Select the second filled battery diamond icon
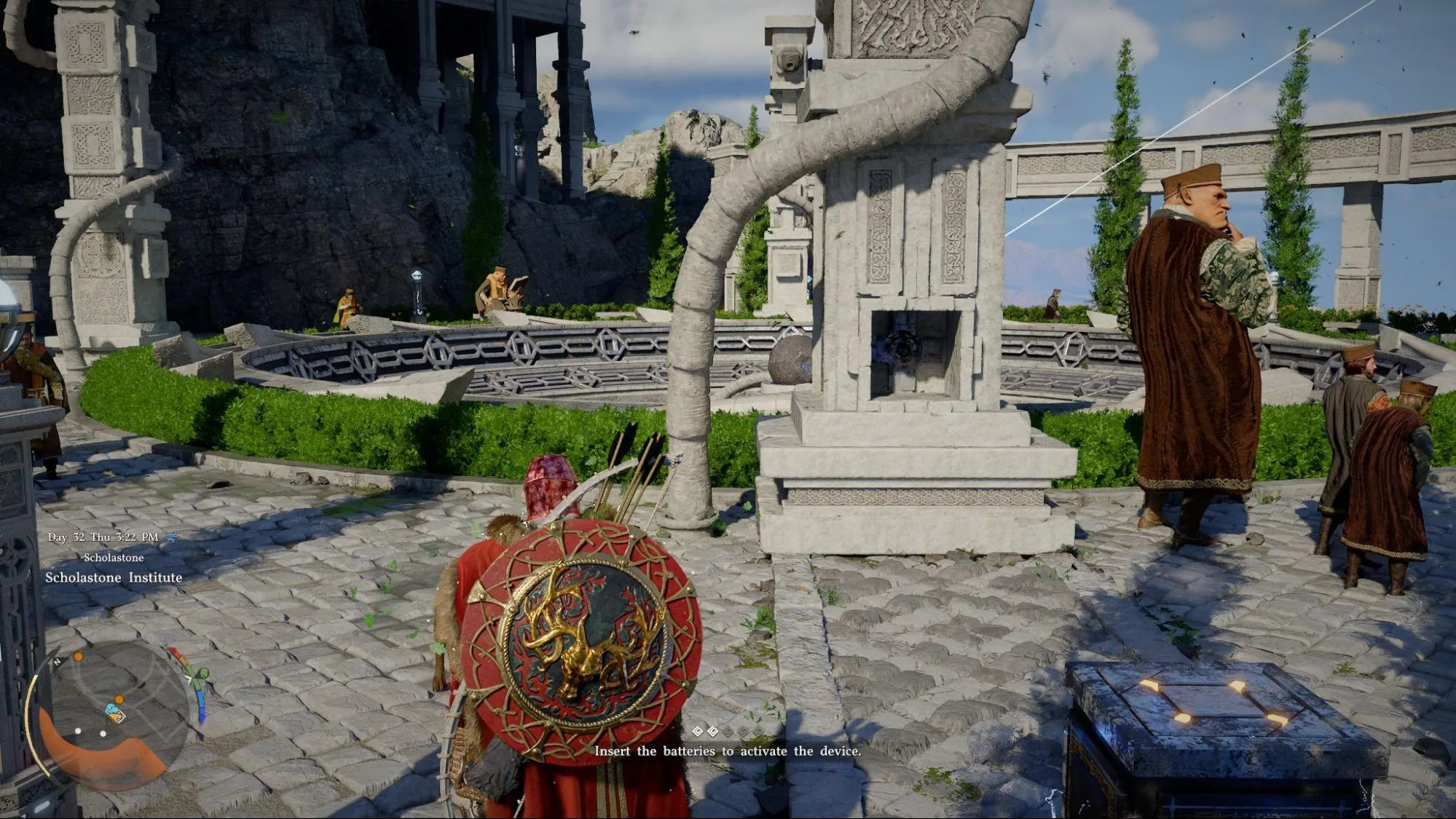 [713, 730]
